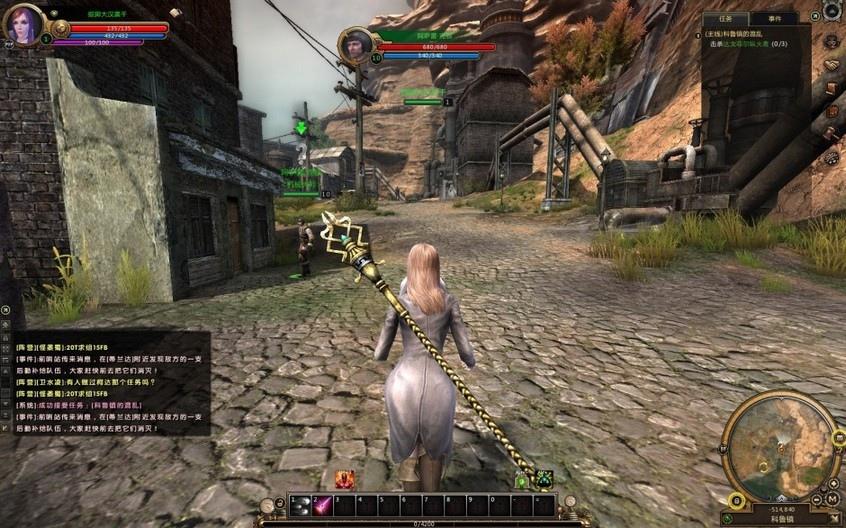
Task: Click the green potion icon above the hotbar
Action: pyautogui.click(x=521, y=481)
